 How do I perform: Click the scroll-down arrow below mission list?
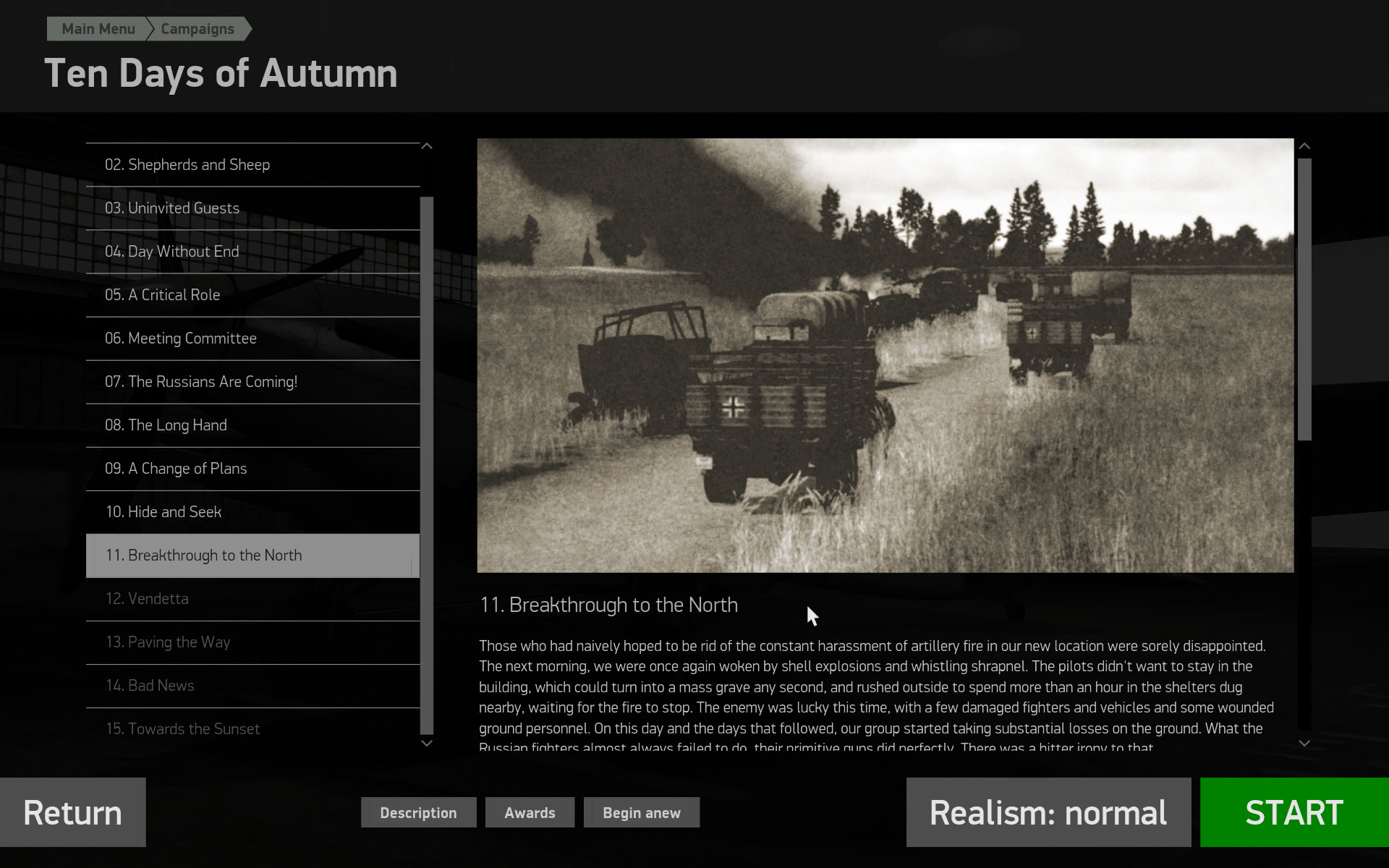click(x=427, y=743)
